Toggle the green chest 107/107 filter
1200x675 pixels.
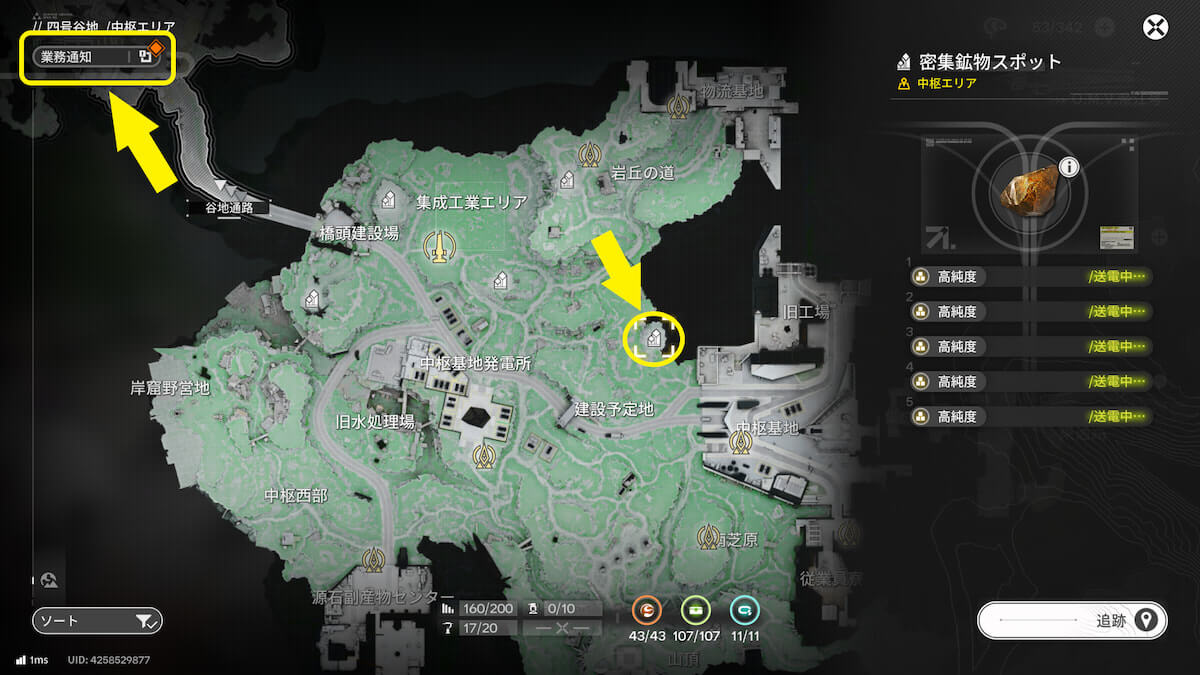pyautogui.click(x=695, y=609)
